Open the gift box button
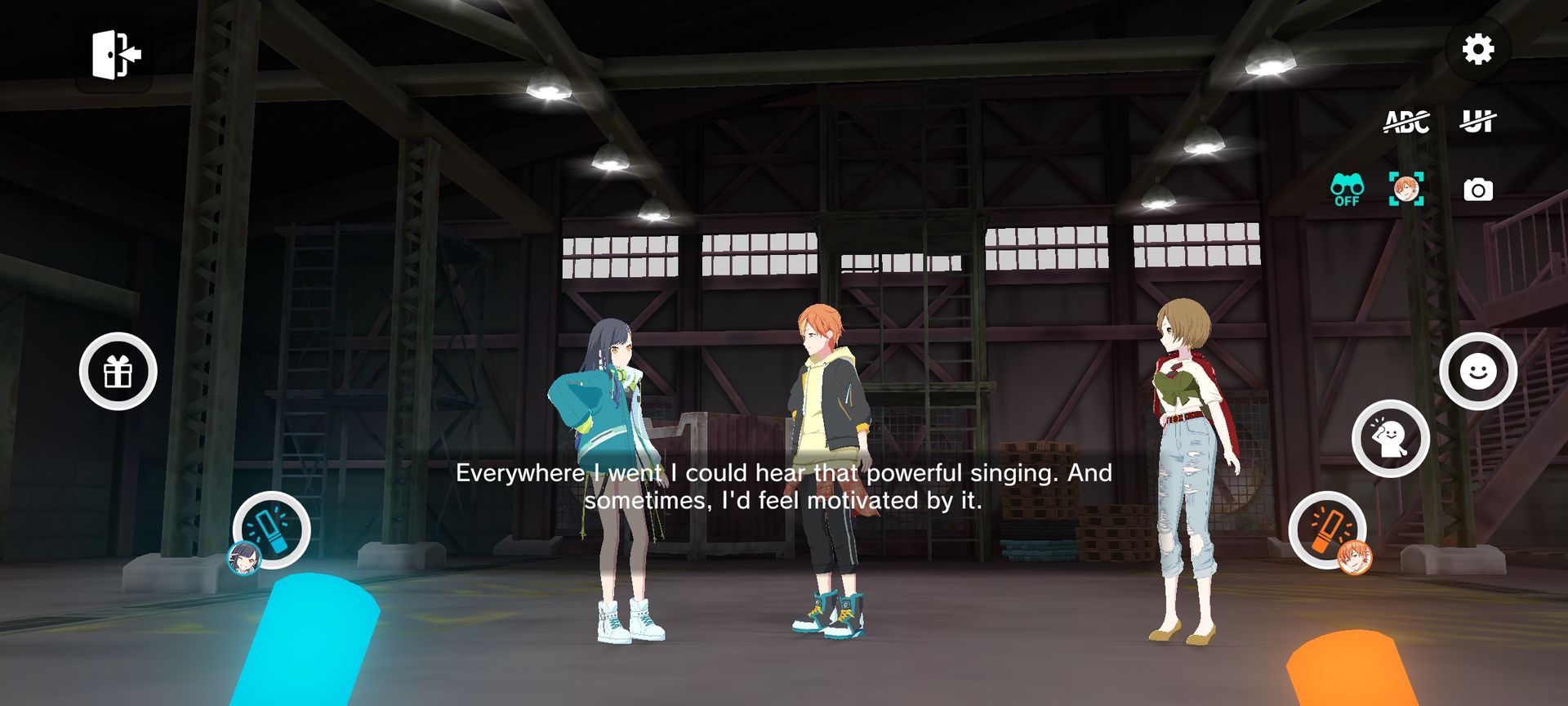The height and width of the screenshot is (706, 1568). [118, 372]
